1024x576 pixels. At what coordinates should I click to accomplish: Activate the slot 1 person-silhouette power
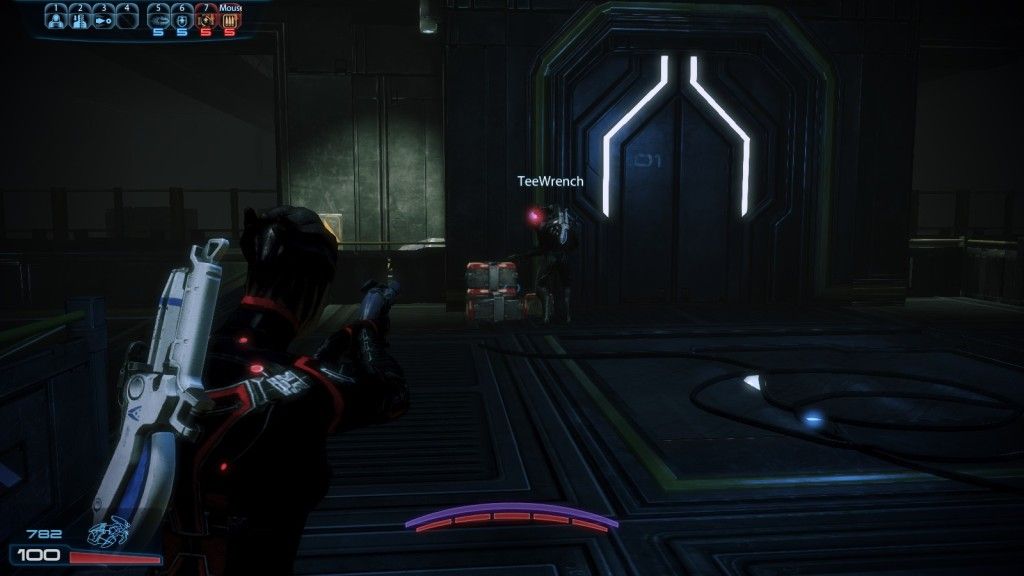tap(56, 20)
